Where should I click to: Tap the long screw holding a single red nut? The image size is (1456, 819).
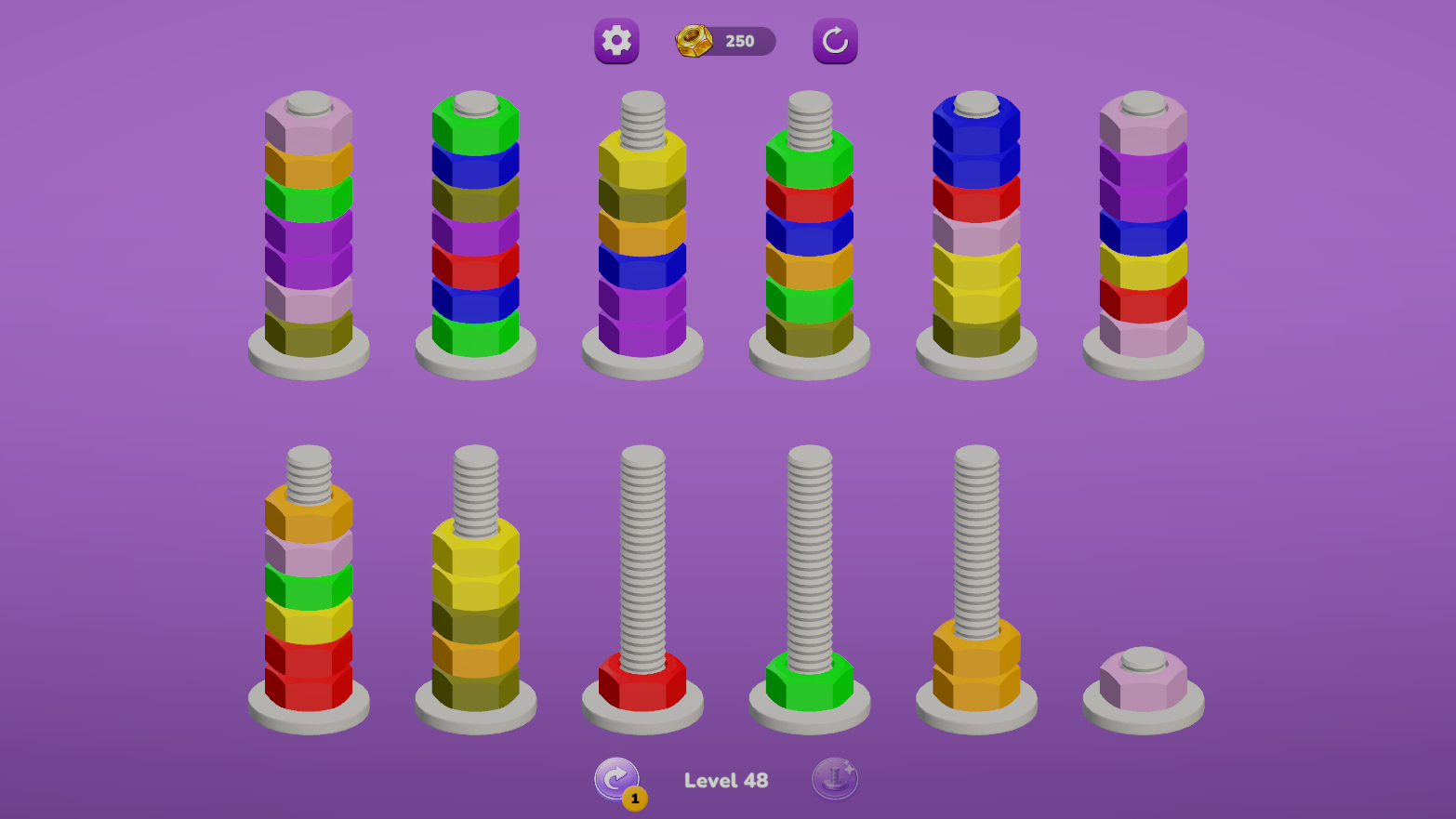(642, 679)
